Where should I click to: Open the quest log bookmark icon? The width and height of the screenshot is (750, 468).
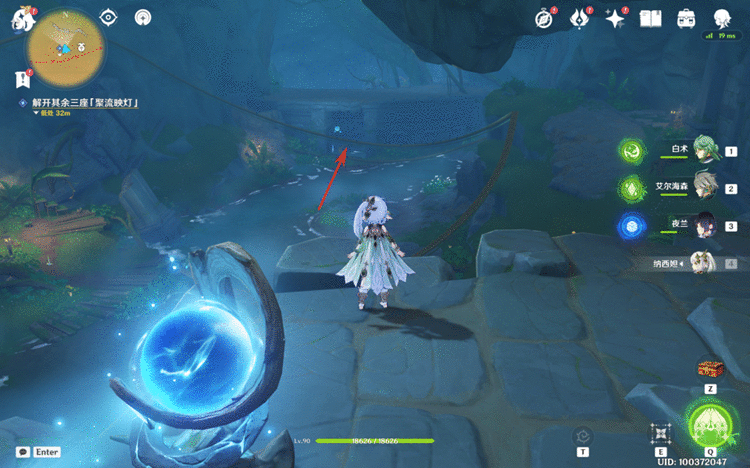pyautogui.click(x=22, y=79)
